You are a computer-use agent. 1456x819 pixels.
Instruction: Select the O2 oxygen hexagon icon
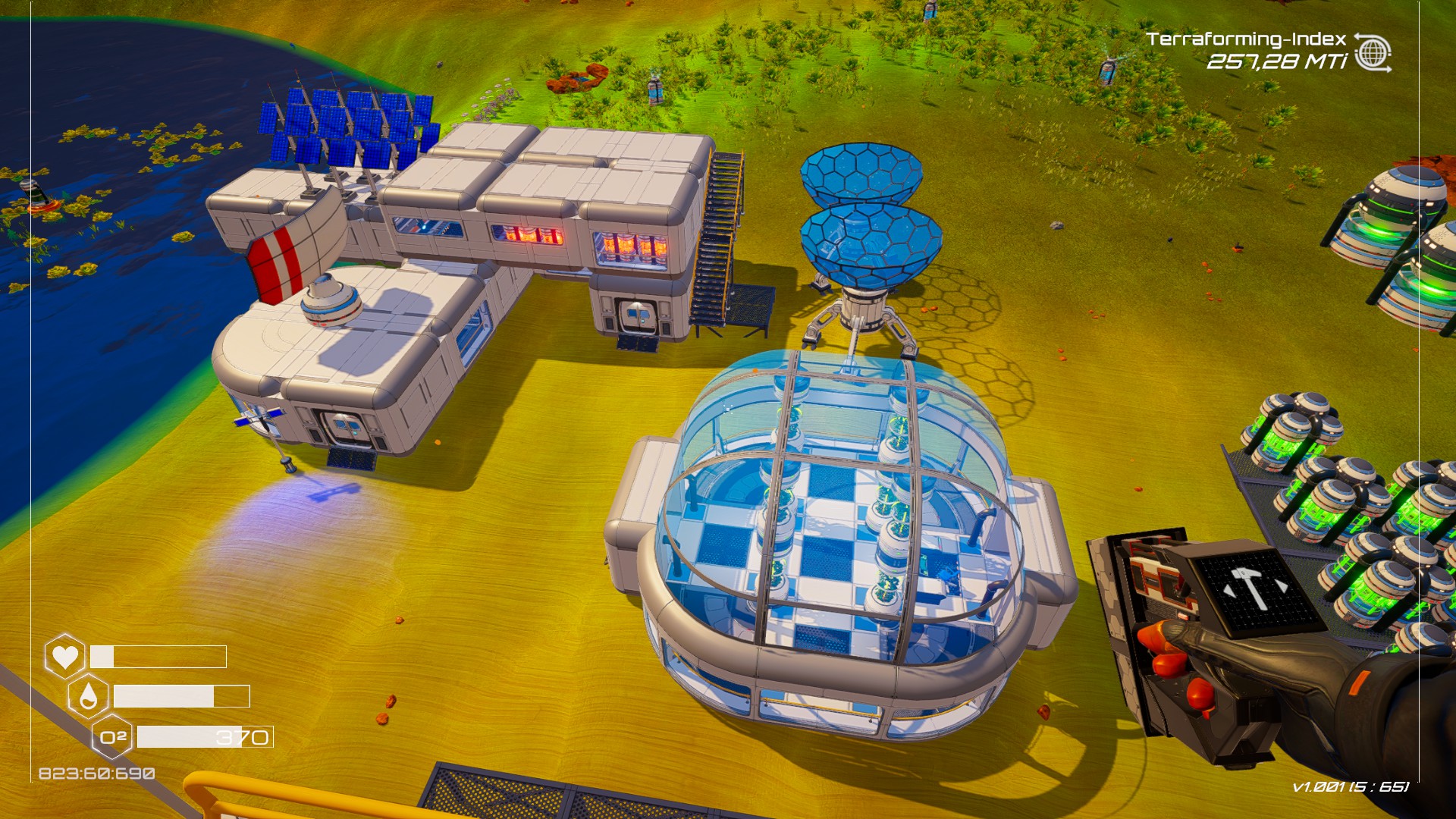(x=113, y=737)
